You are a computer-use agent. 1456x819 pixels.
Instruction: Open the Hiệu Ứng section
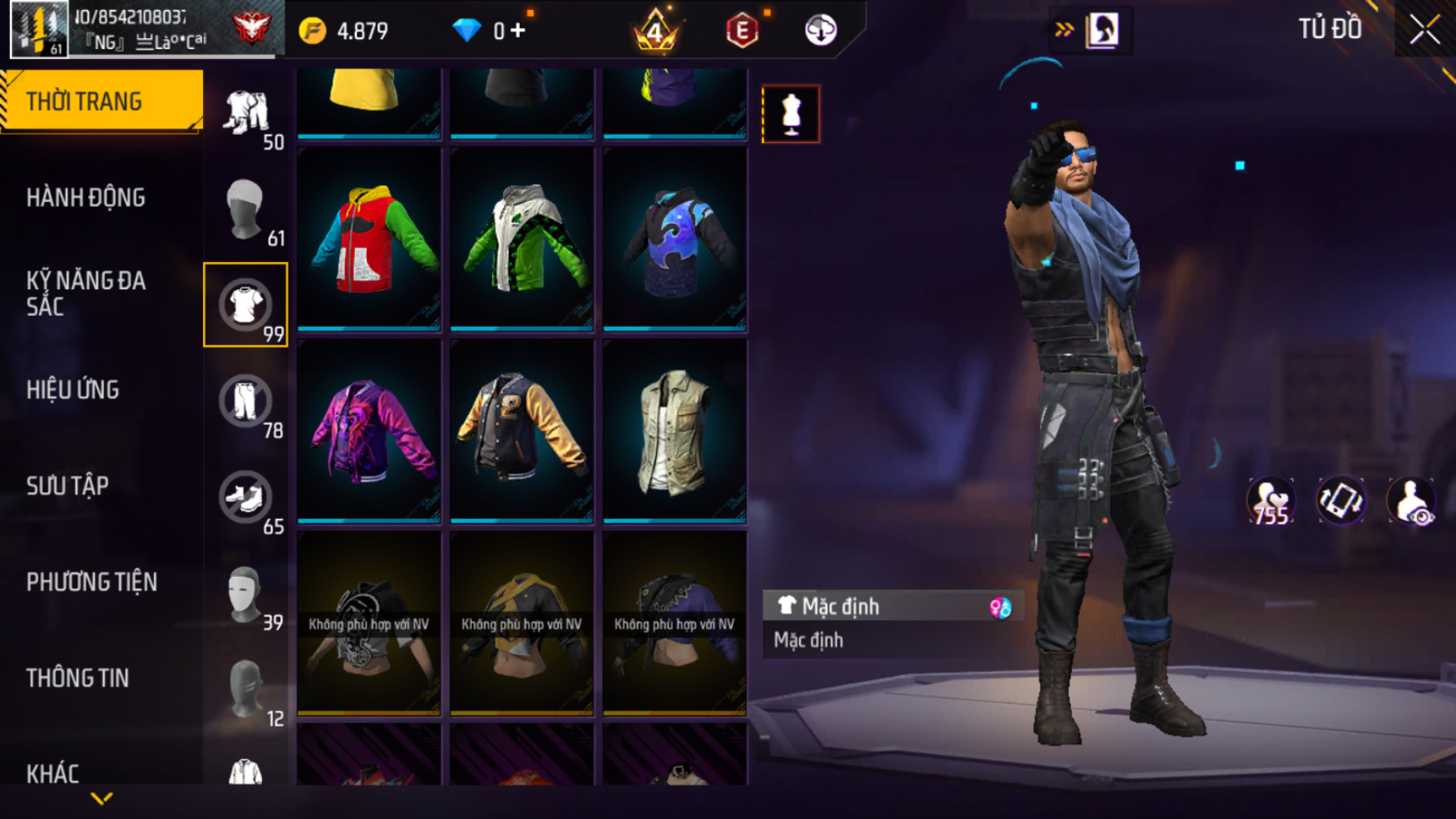point(73,390)
